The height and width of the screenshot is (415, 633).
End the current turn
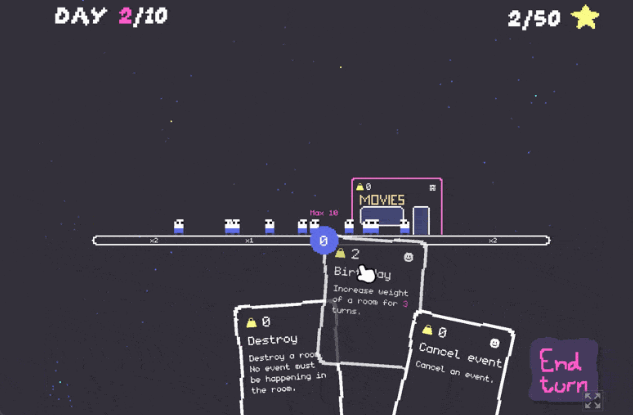[562, 369]
